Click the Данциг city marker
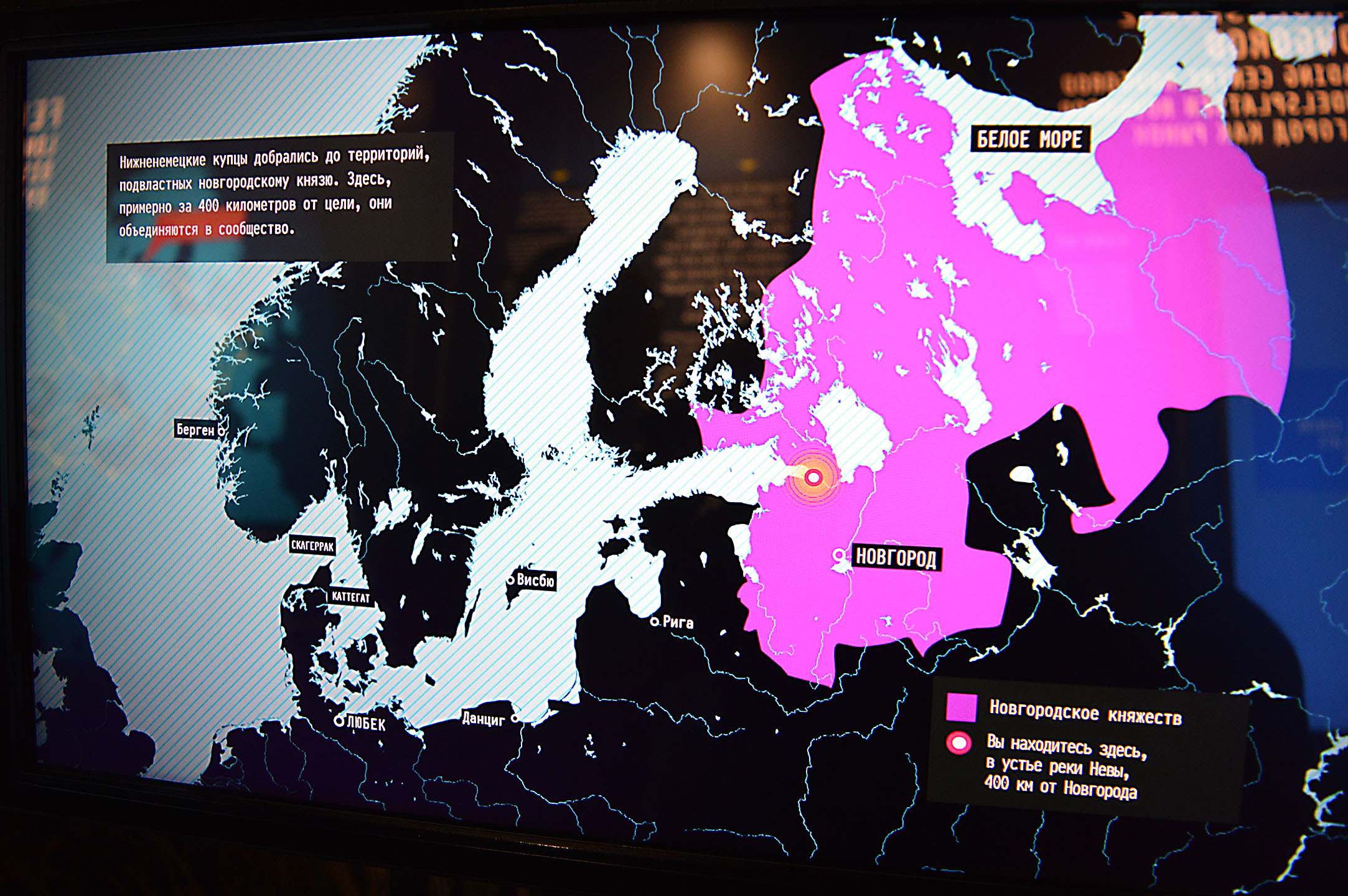This screenshot has height=896, width=1348. pos(515,719)
